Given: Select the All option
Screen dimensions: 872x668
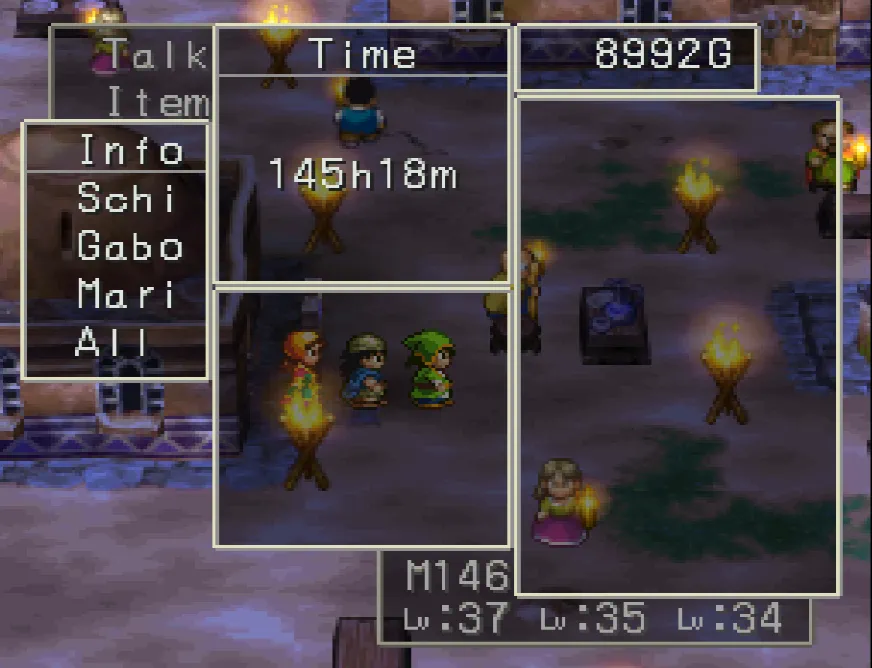Looking at the screenshot, I should tap(112, 343).
